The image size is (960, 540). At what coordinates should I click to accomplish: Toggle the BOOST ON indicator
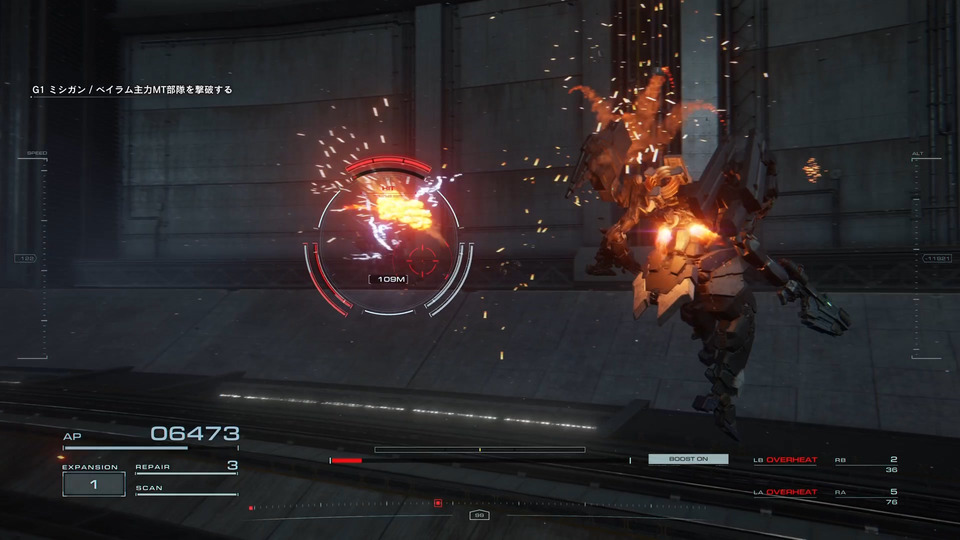point(688,459)
